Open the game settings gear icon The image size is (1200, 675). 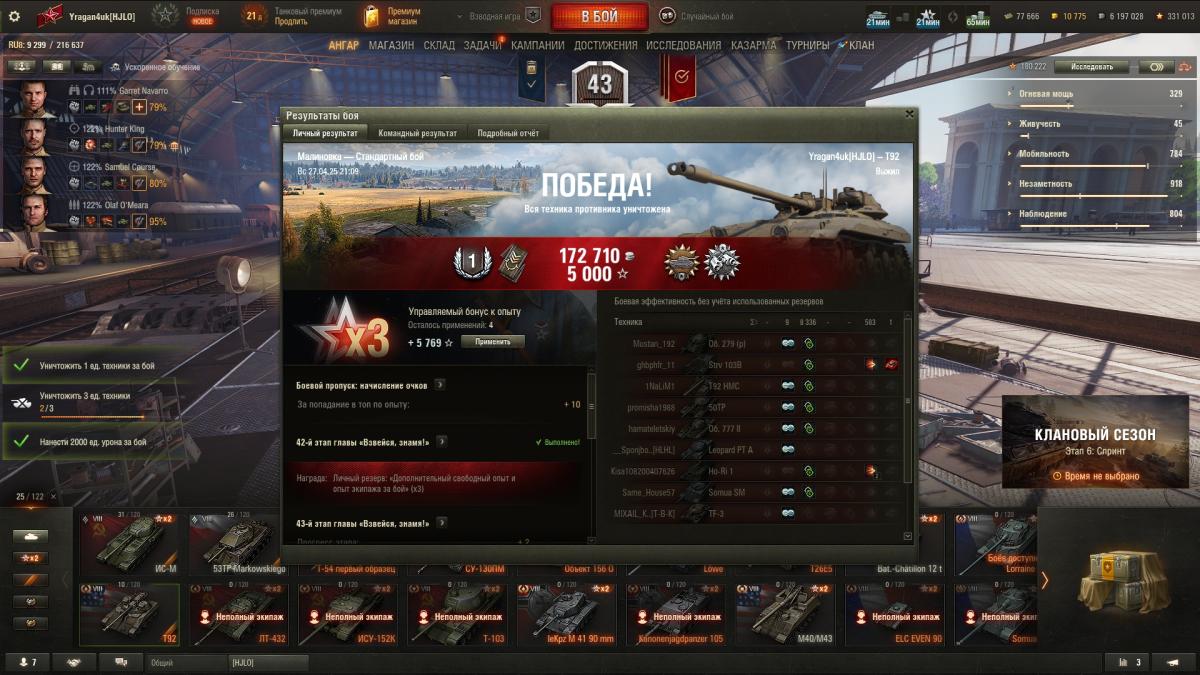[x=14, y=16]
